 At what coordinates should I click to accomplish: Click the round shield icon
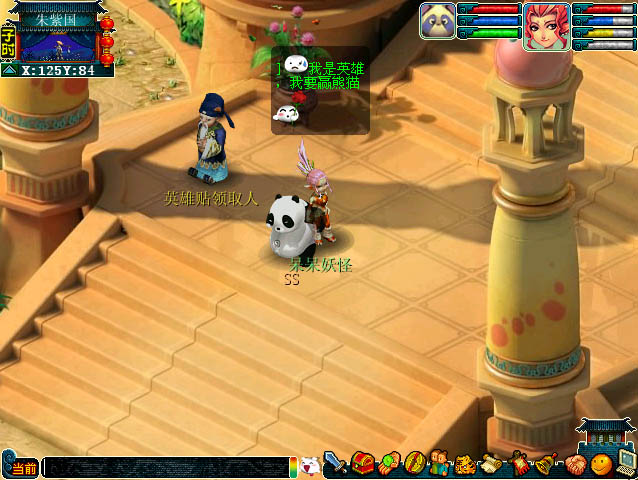pyautogui.click(x=415, y=464)
